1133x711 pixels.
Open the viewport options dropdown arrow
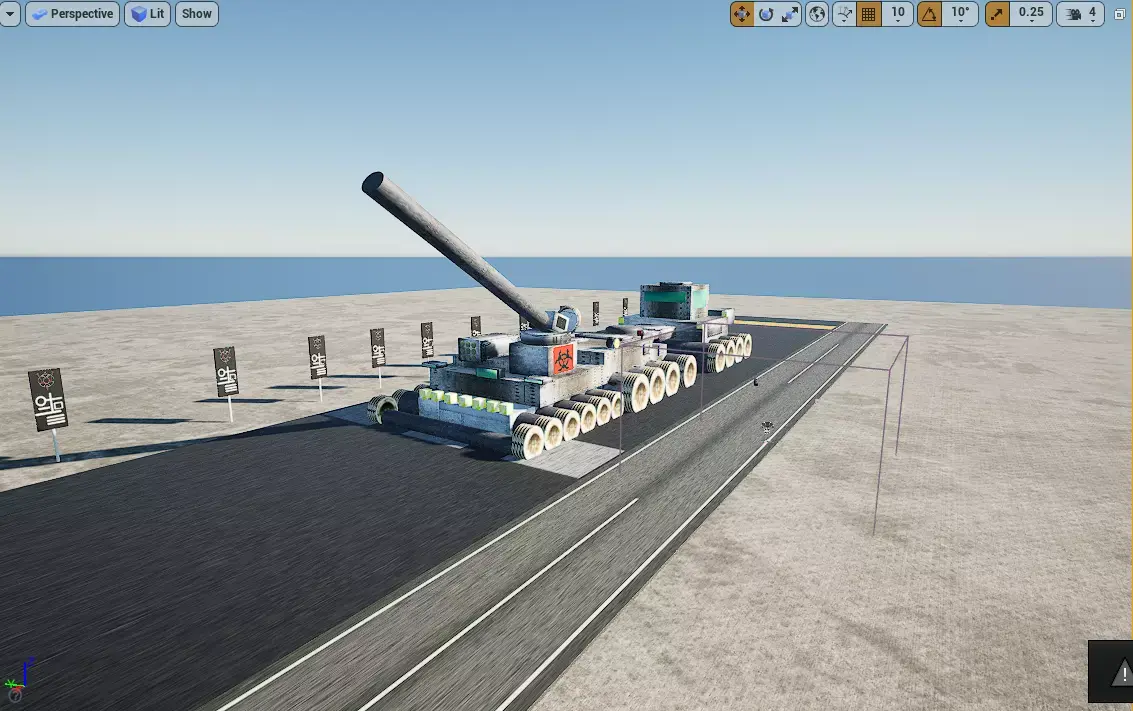click(10, 14)
